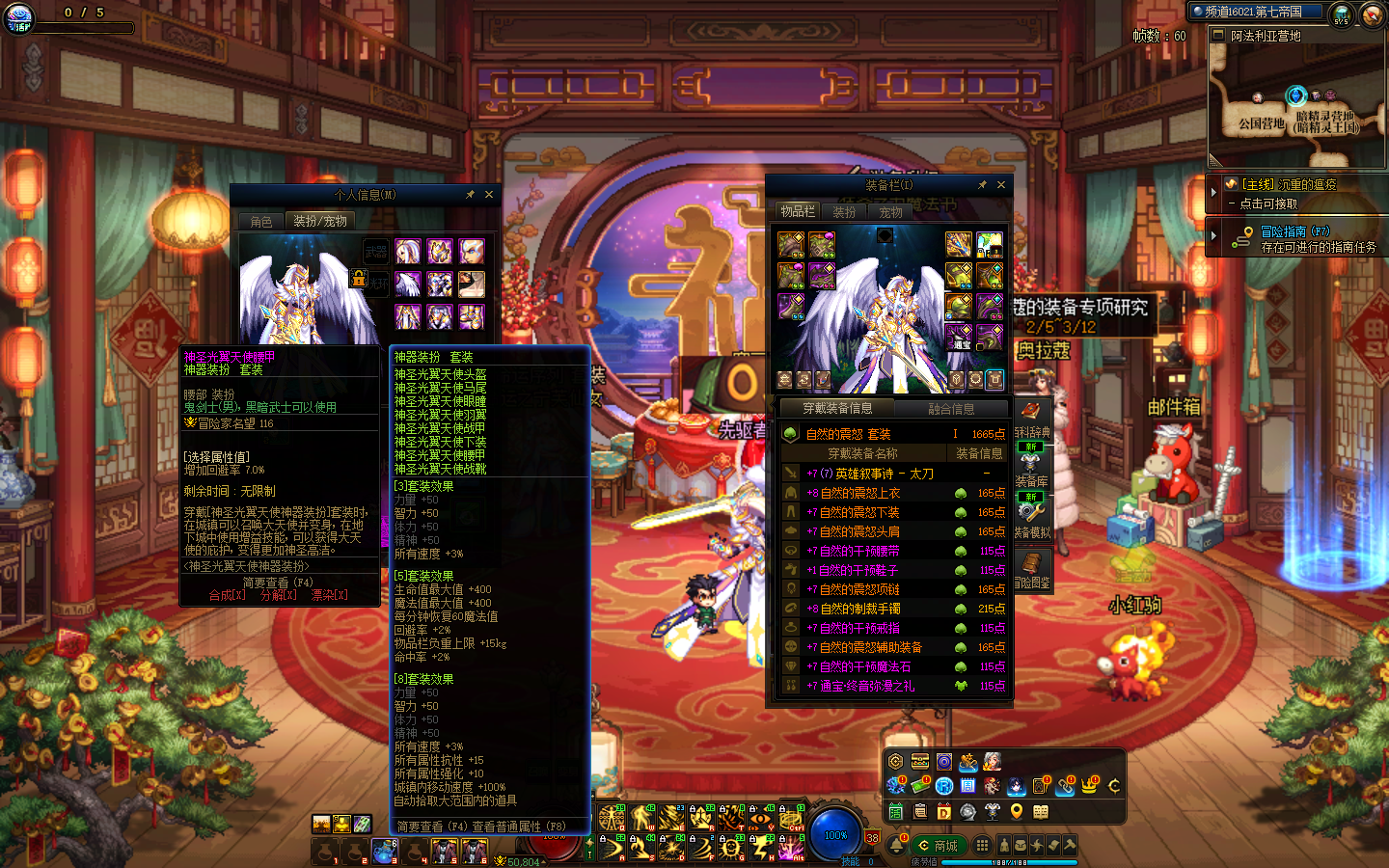This screenshot has width=1389, height=868.
Task: Show the 融合信息 fusion info tab
Action: tap(950, 409)
